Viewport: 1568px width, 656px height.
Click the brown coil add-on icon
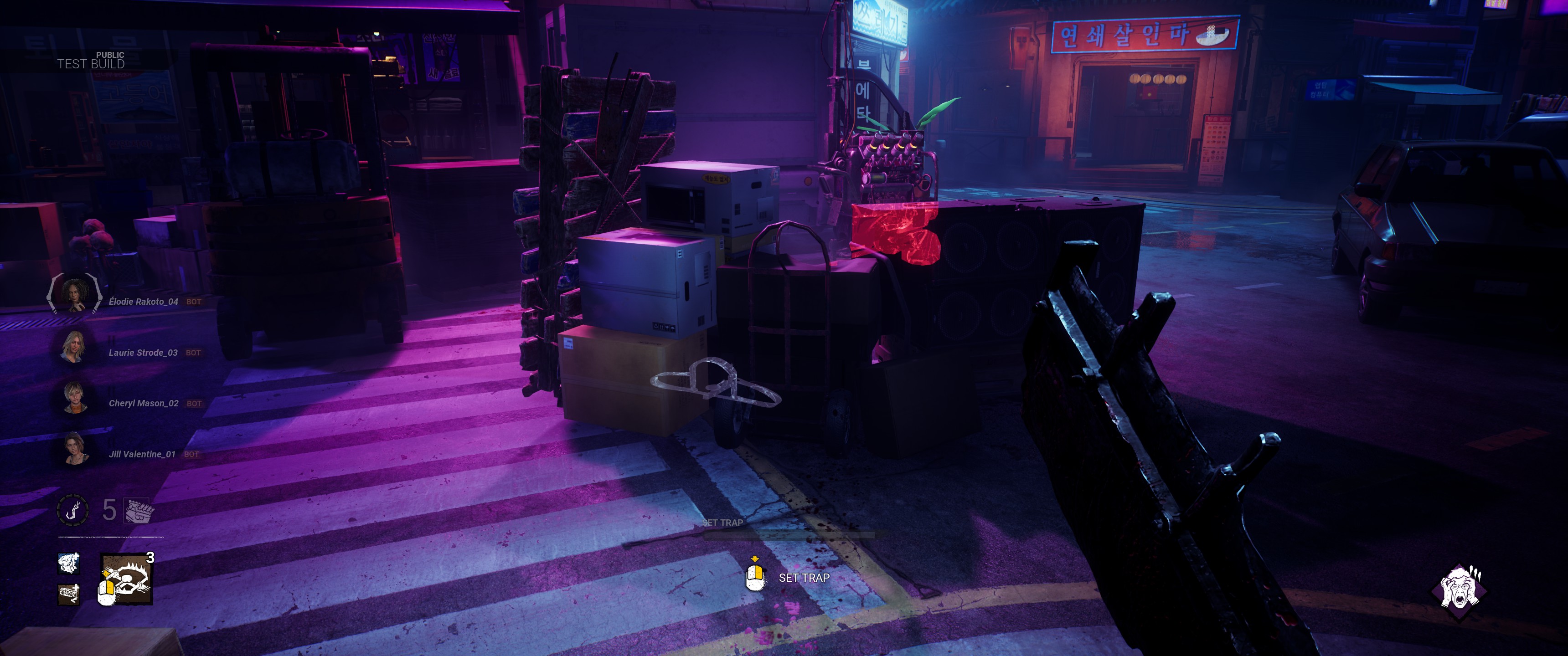point(69,594)
